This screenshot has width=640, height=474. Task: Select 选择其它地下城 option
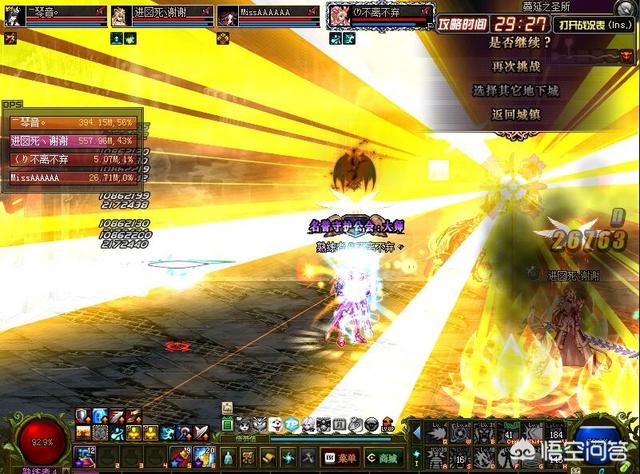pyautogui.click(x=516, y=90)
